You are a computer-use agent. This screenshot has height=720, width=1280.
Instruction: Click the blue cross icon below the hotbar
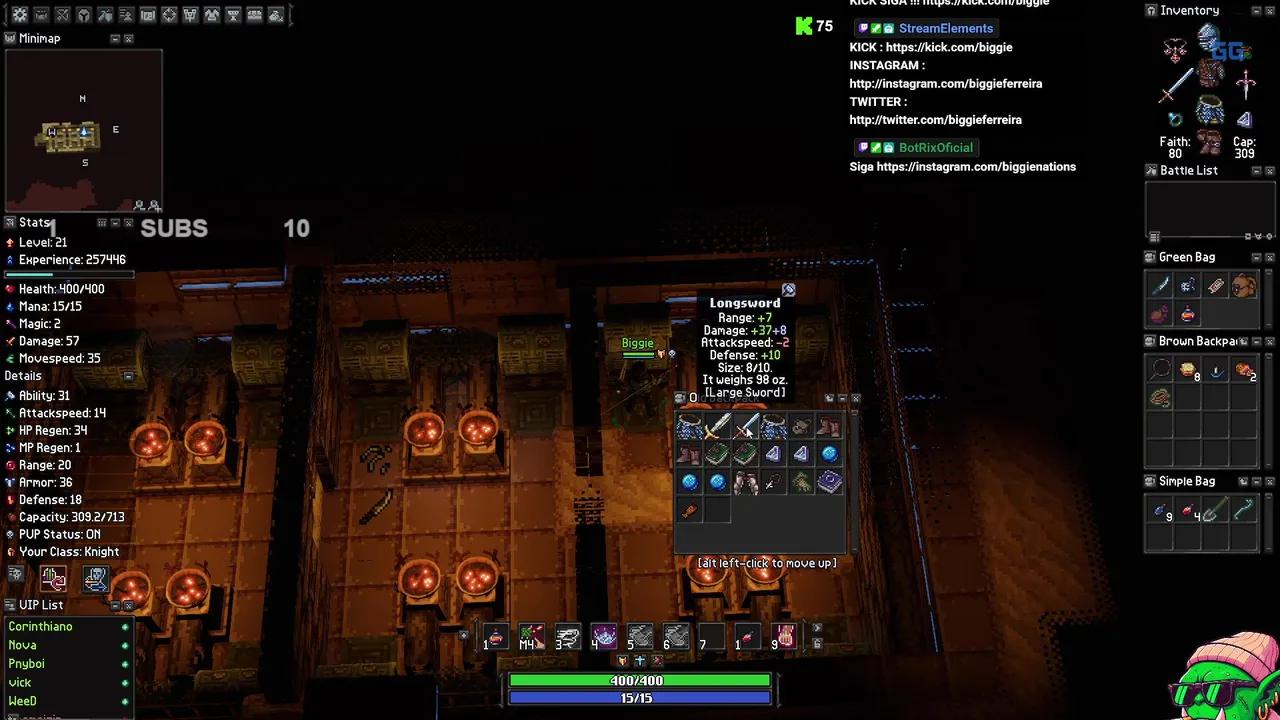click(640, 660)
